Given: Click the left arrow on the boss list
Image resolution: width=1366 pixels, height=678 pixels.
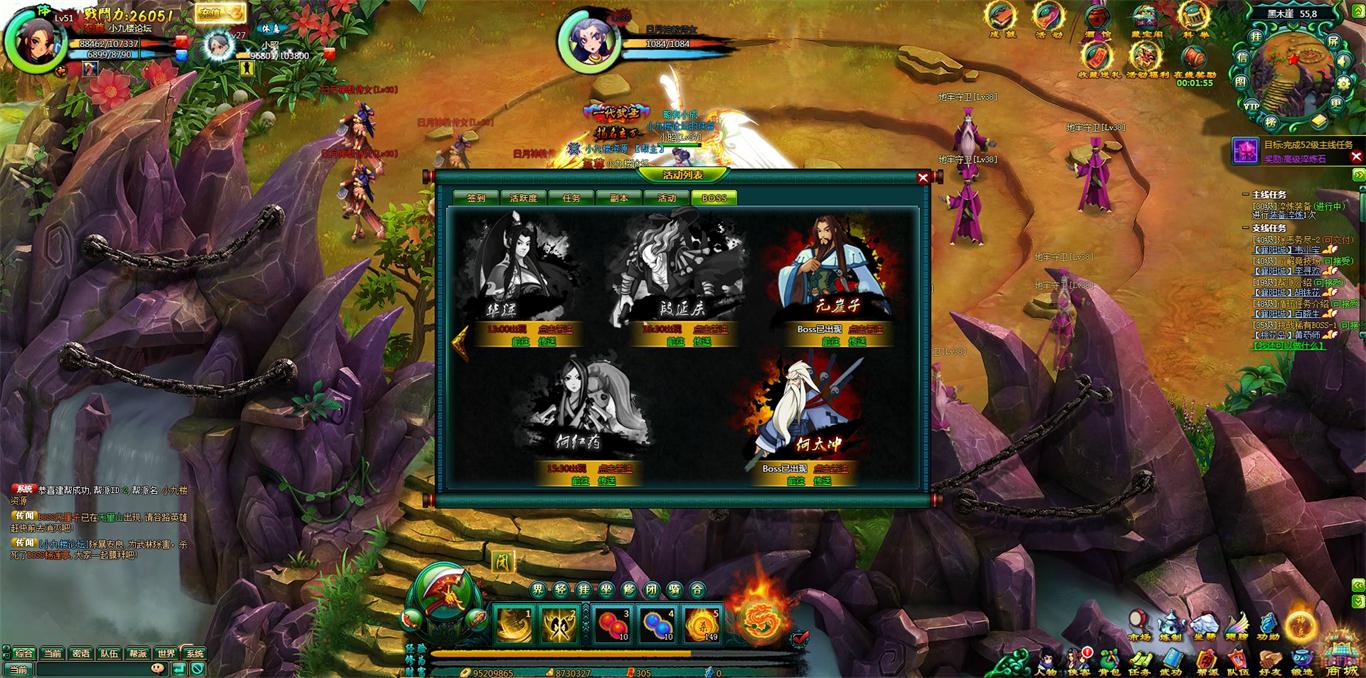Looking at the screenshot, I should click(461, 342).
